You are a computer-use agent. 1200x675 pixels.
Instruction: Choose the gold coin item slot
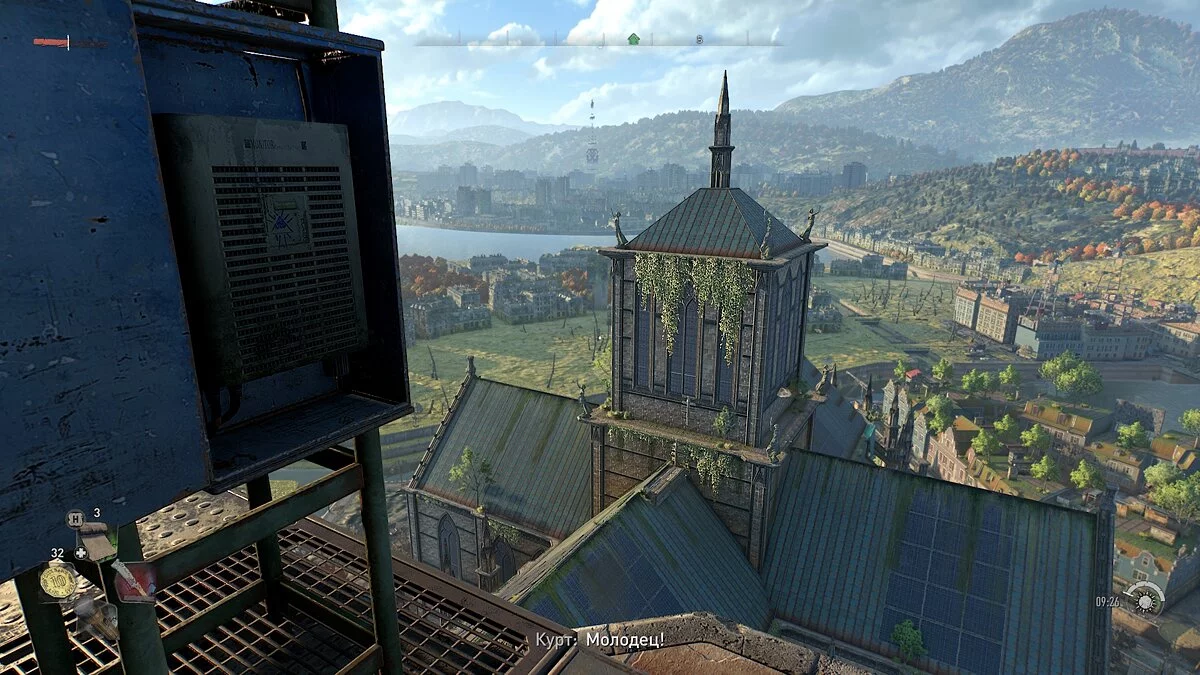click(58, 581)
